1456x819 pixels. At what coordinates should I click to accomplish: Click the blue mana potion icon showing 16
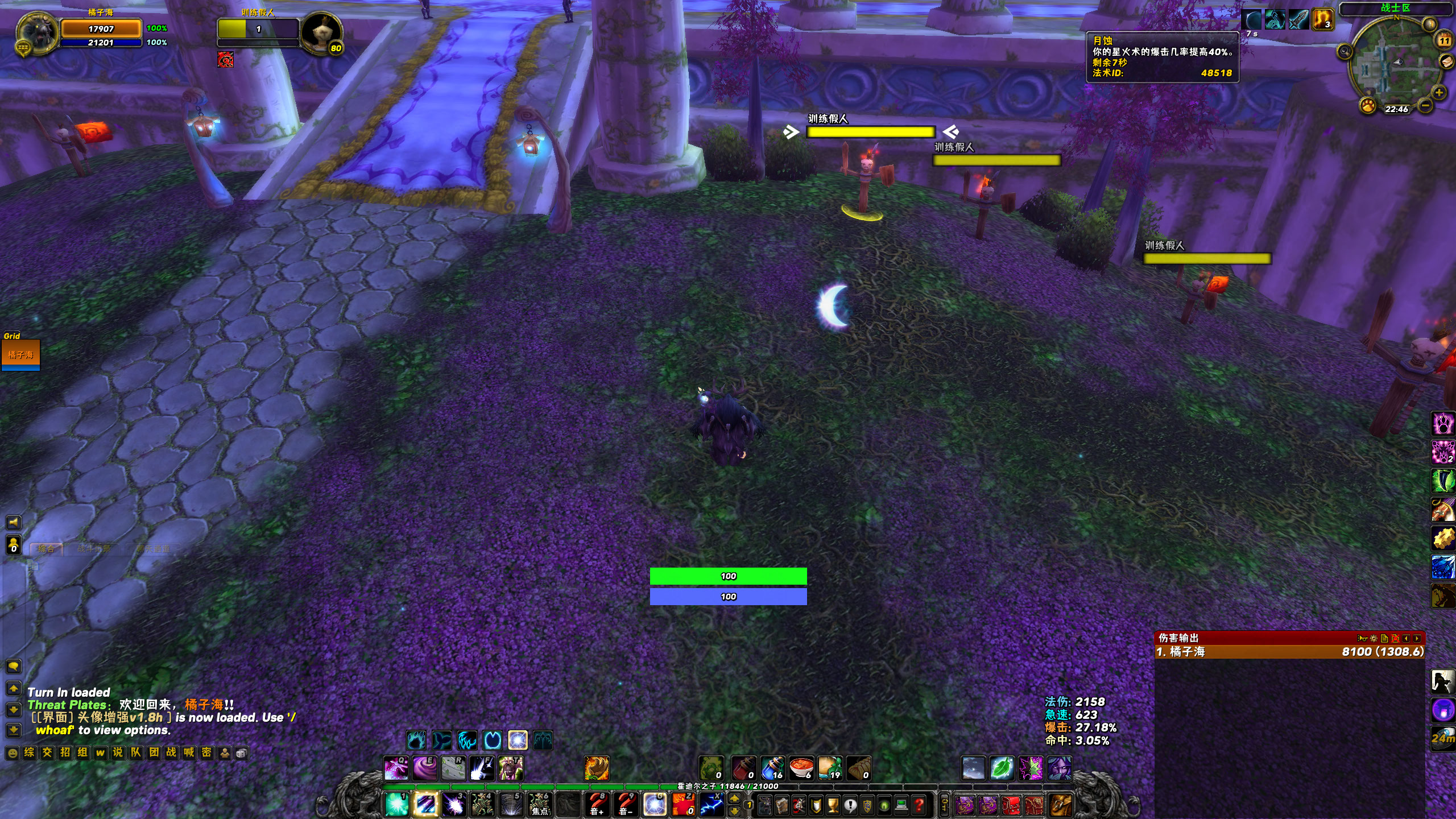(x=773, y=767)
